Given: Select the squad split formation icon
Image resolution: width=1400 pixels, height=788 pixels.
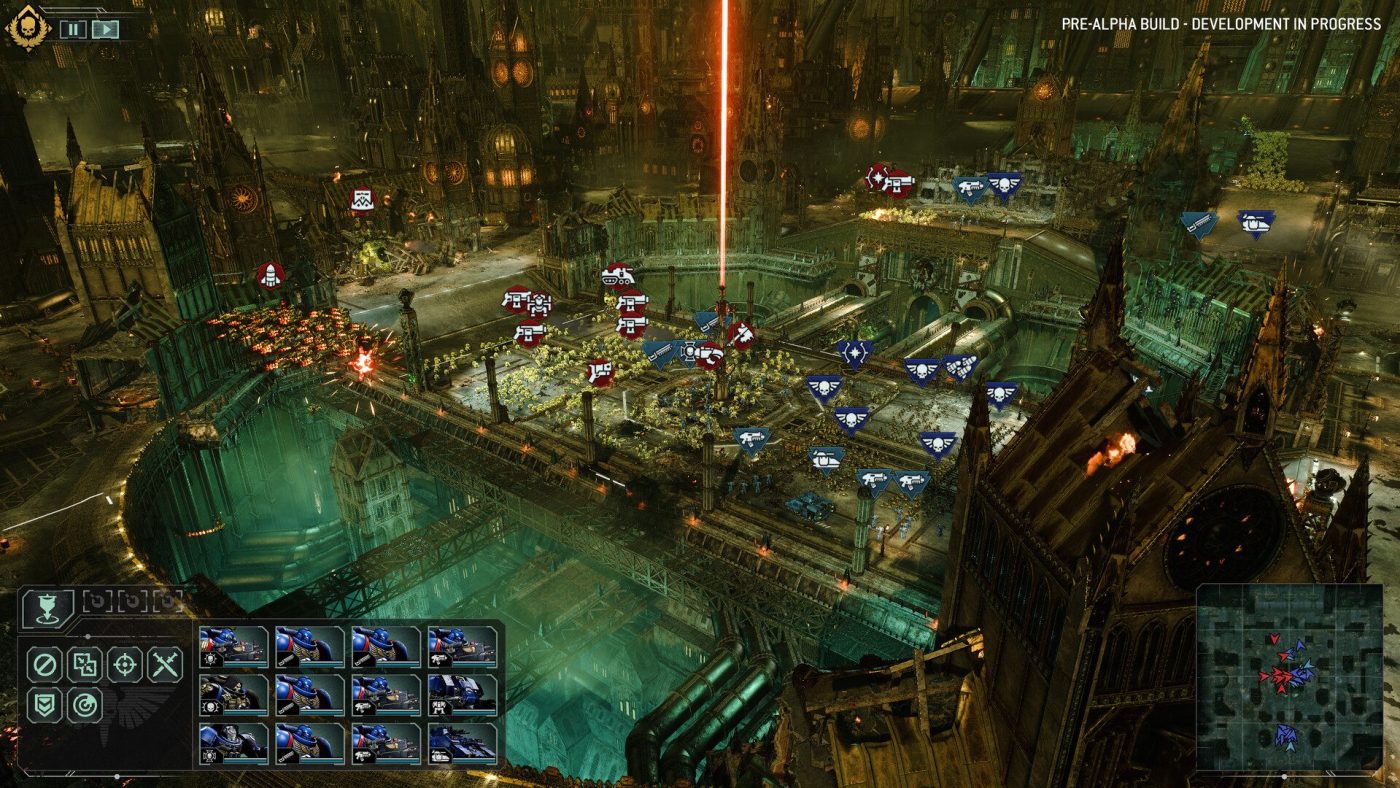Looking at the screenshot, I should 85,664.
